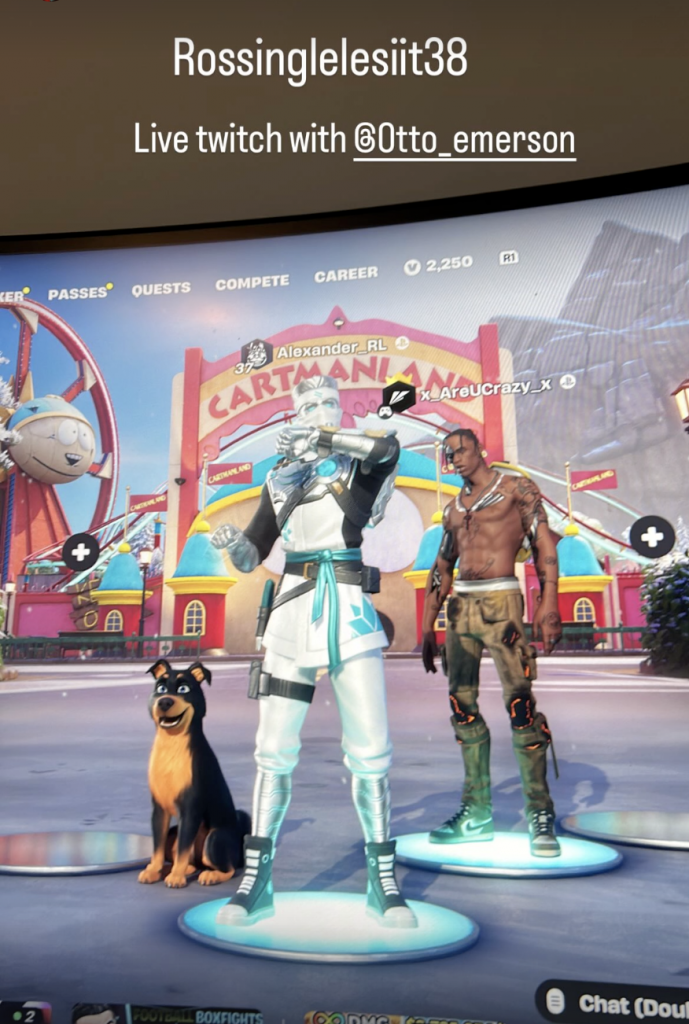Select the x_AreUCrazy_x player nameplate
689x1024 pixels.
coord(482,390)
